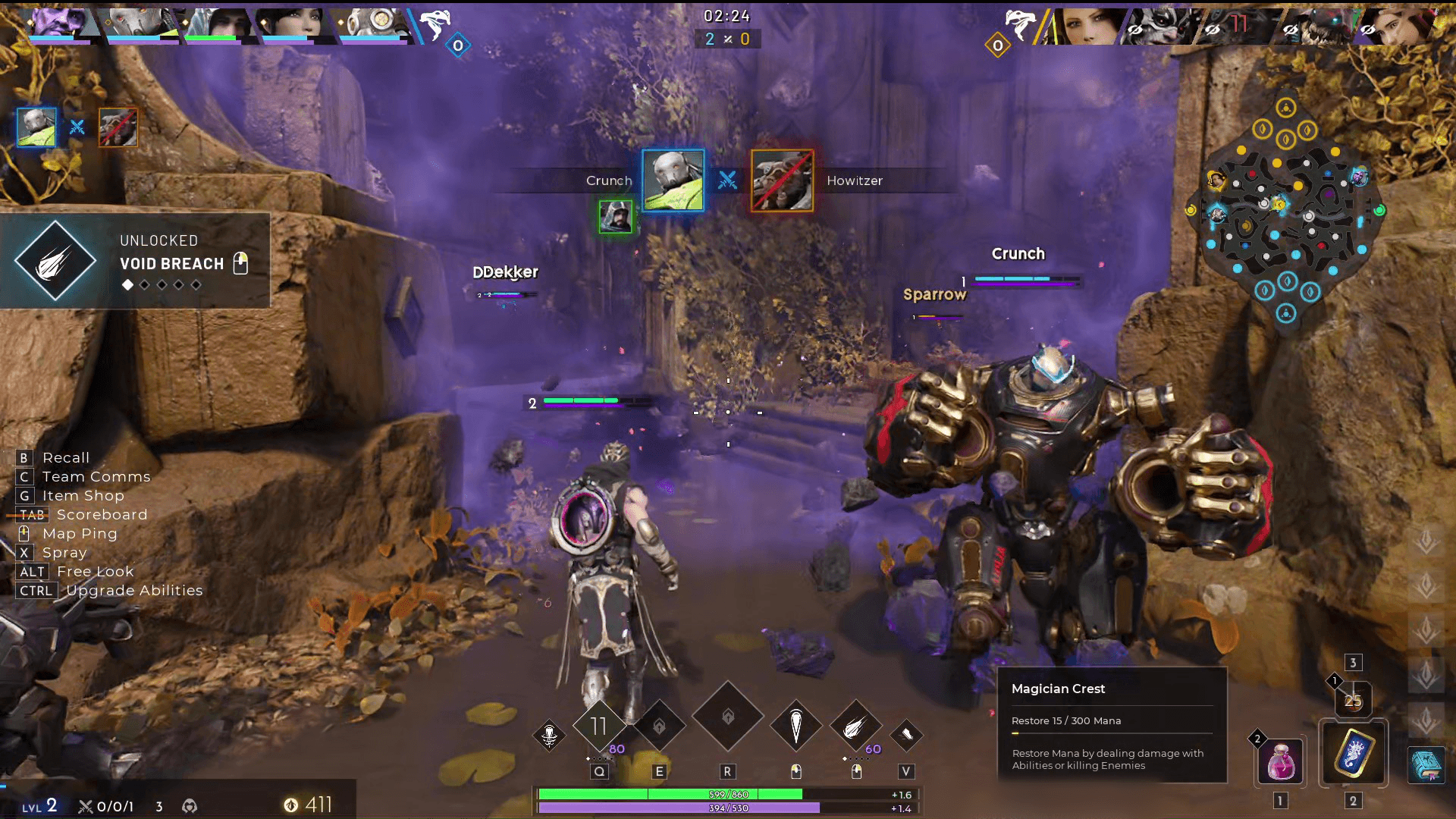Select the Q ability on cooldown

click(599, 726)
